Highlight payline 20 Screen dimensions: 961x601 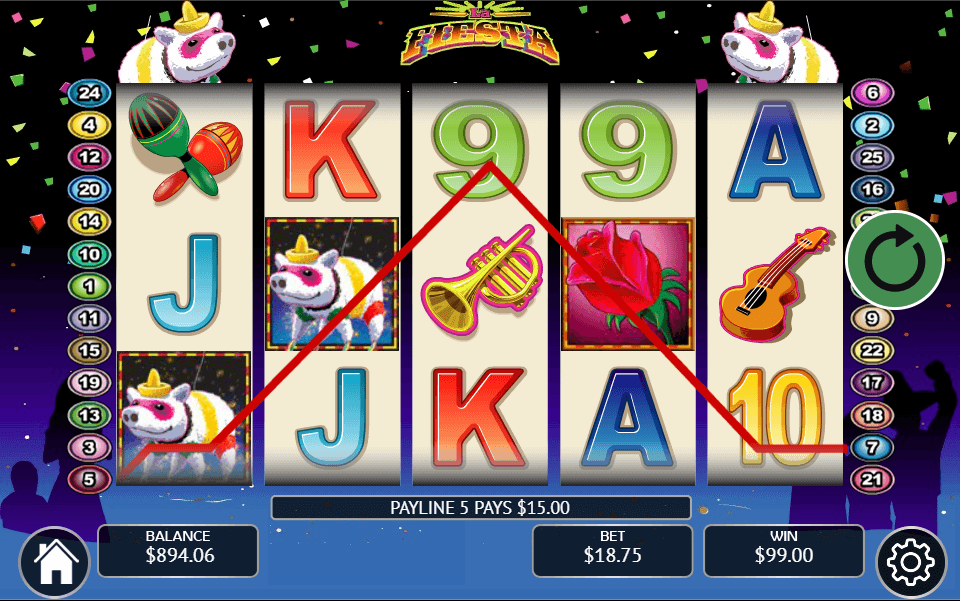click(89, 189)
